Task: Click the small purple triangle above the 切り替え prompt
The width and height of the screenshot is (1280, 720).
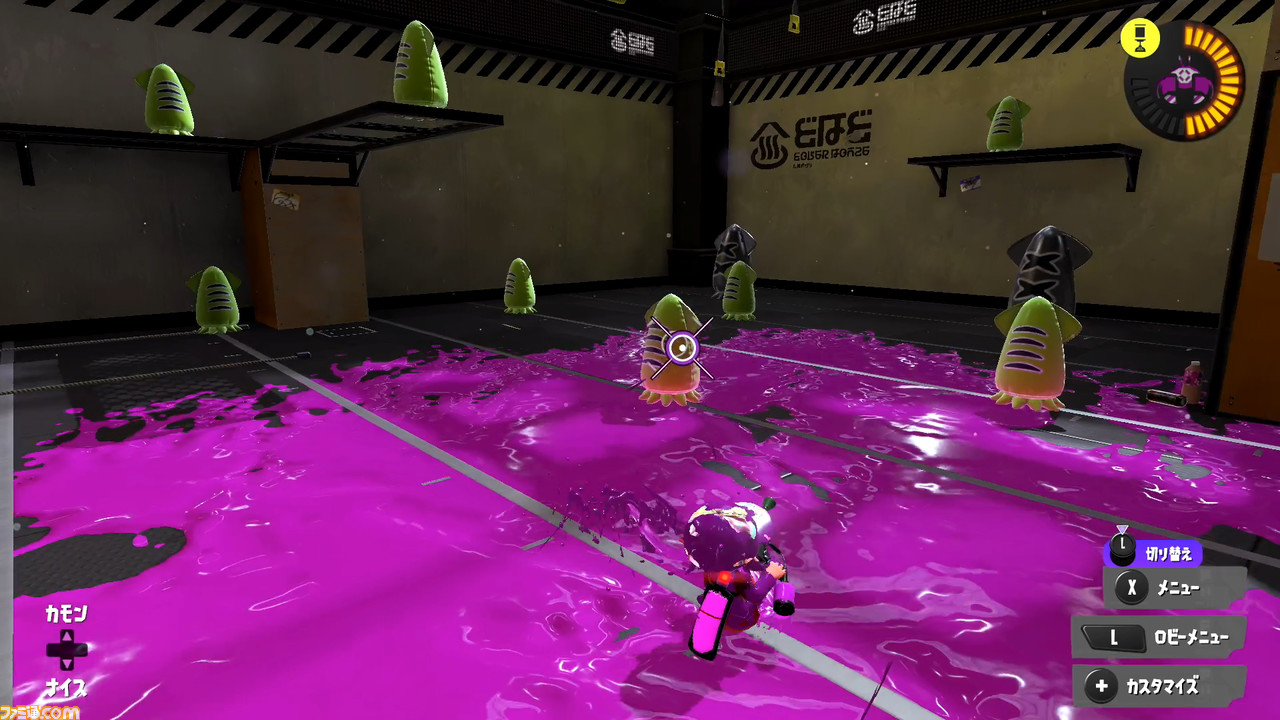Action: 1123,529
